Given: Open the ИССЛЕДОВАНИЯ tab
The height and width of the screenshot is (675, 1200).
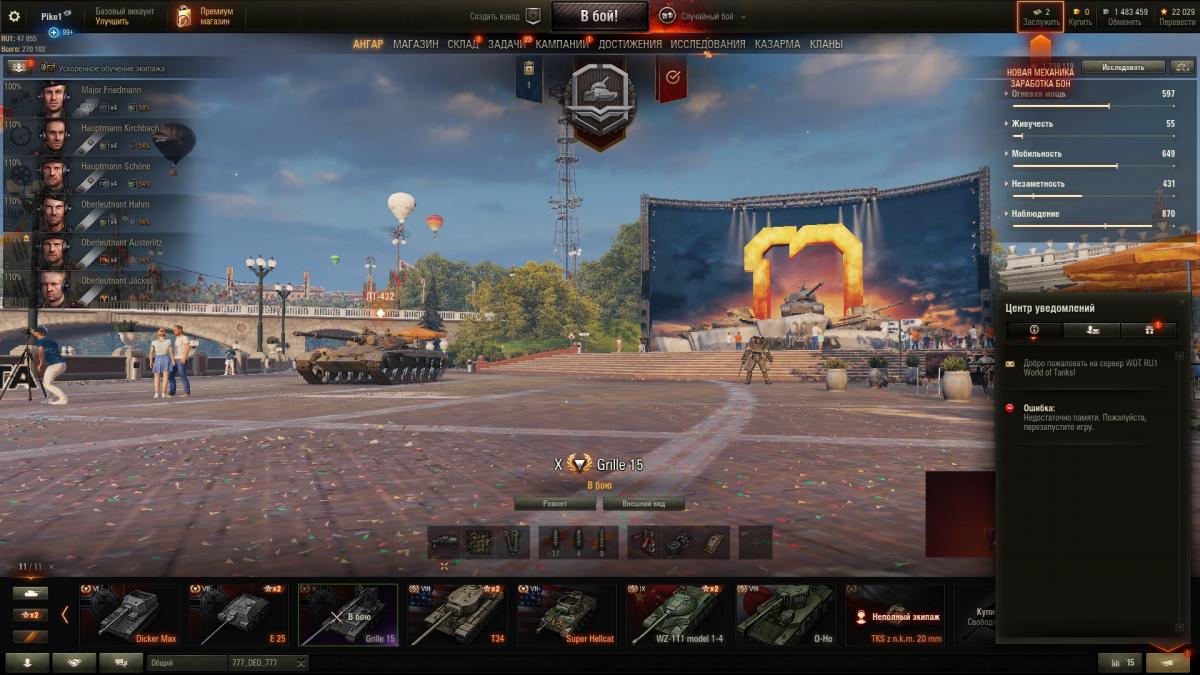Looking at the screenshot, I should (708, 44).
